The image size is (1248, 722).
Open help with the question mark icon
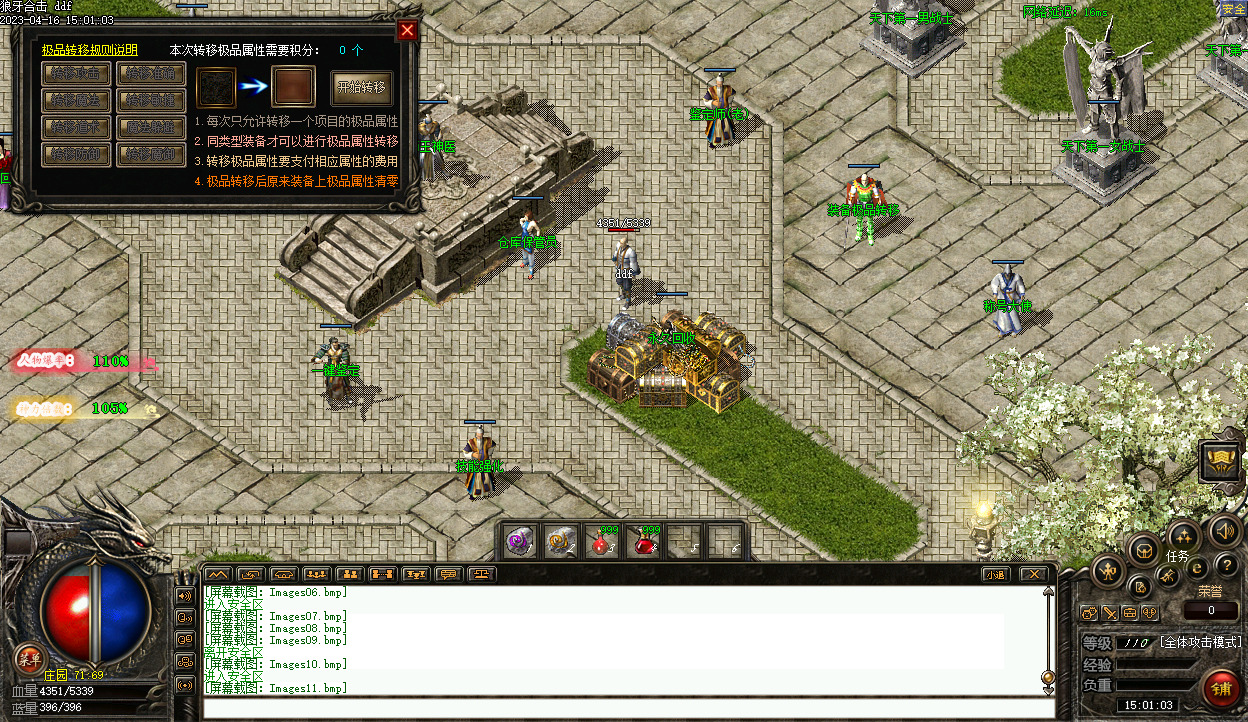click(x=1226, y=566)
